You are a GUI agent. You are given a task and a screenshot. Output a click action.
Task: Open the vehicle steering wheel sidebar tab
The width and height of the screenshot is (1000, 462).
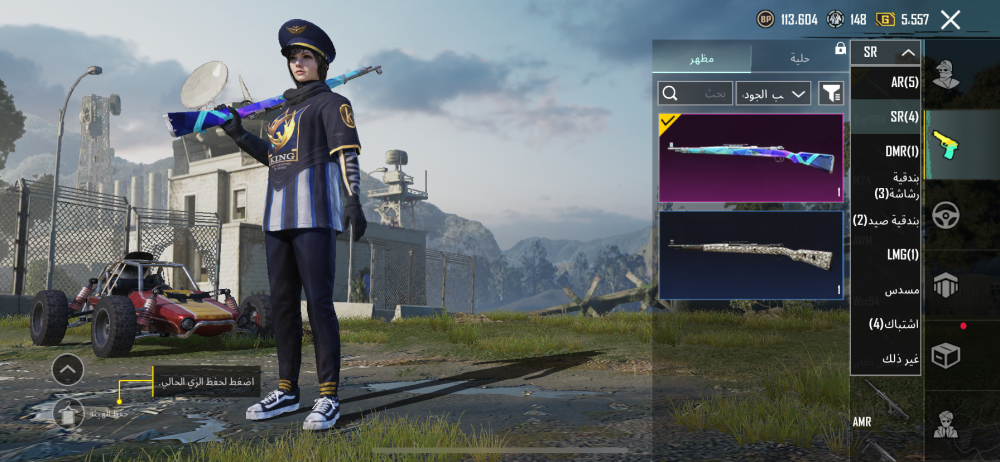944,215
